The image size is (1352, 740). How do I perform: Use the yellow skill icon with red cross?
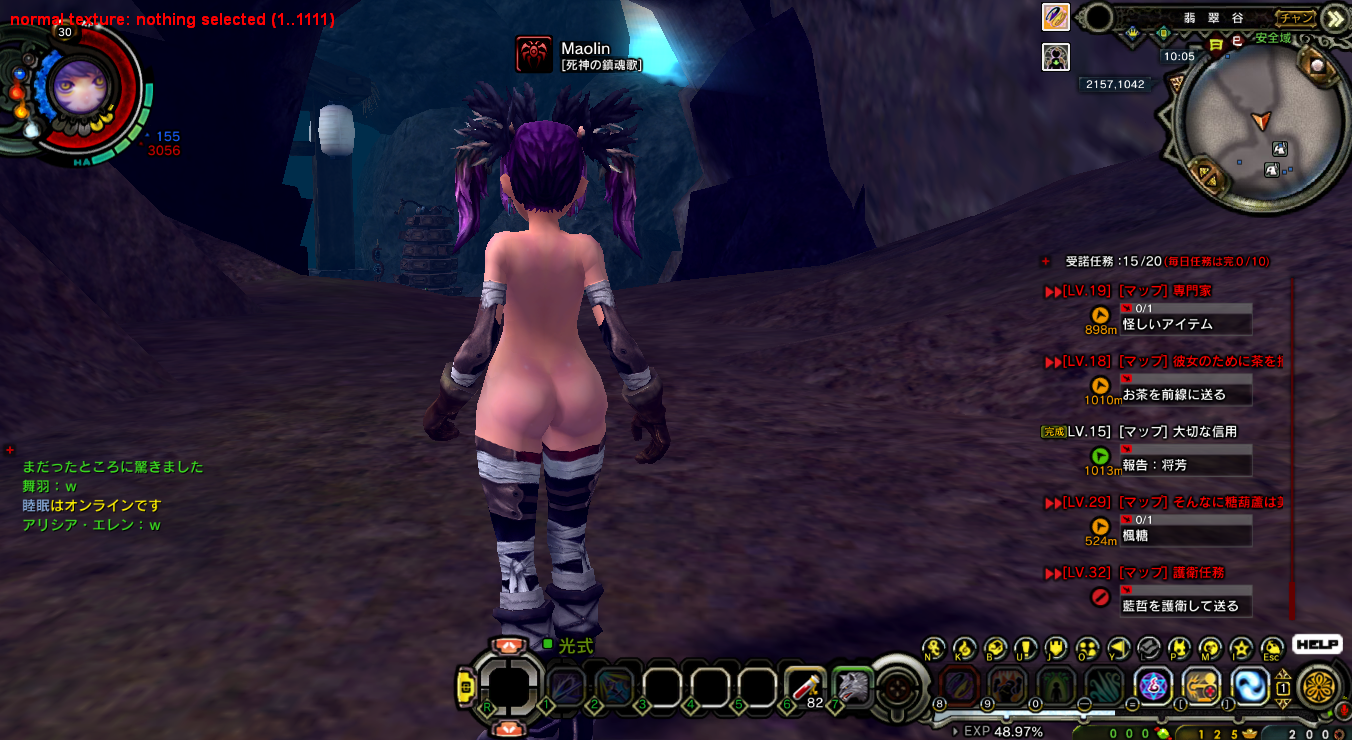(1201, 686)
